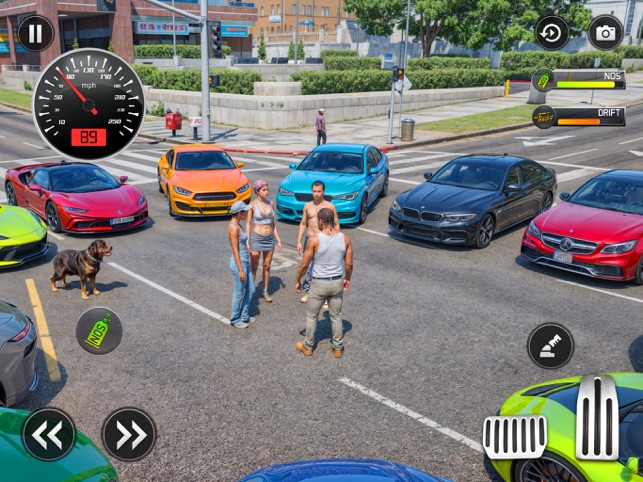Viewport: 643px width, 482px height.
Task: Hit the brake pedal
Action: click(515, 436)
